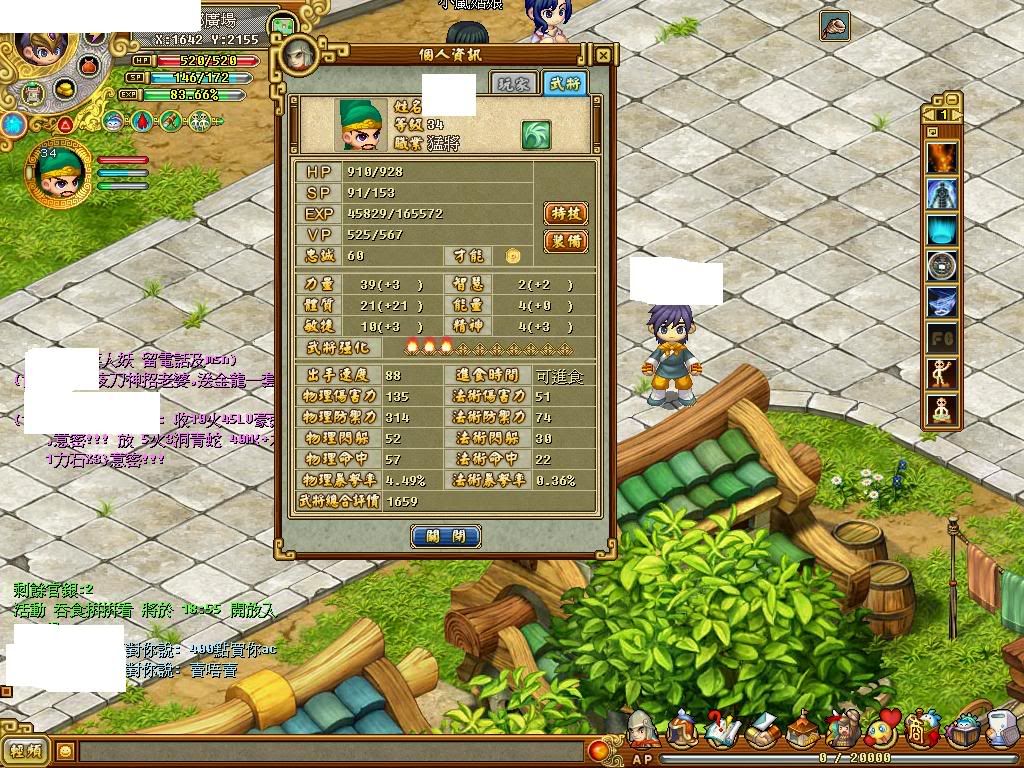
Task: Click the green swirl skill icon
Action: [536, 135]
